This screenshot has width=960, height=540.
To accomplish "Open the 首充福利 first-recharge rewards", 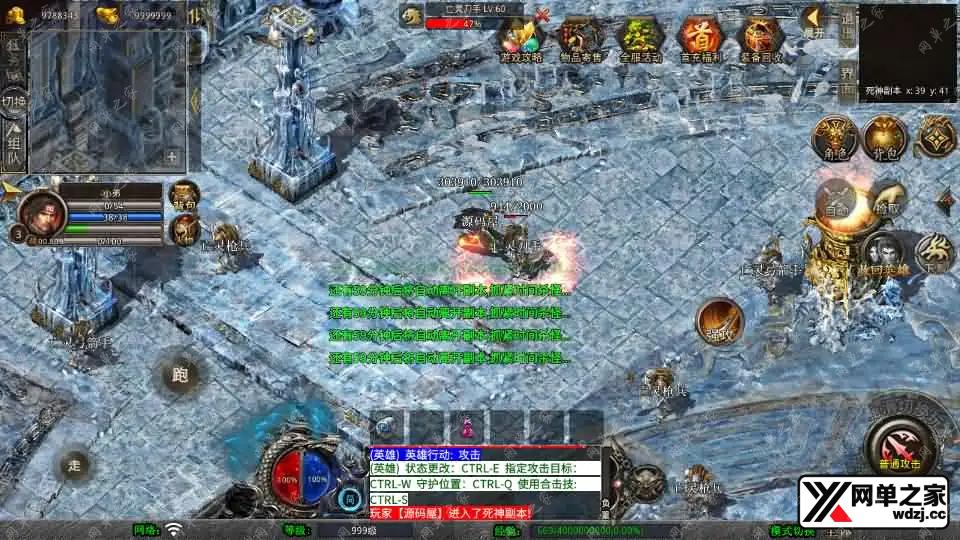I will (x=699, y=39).
